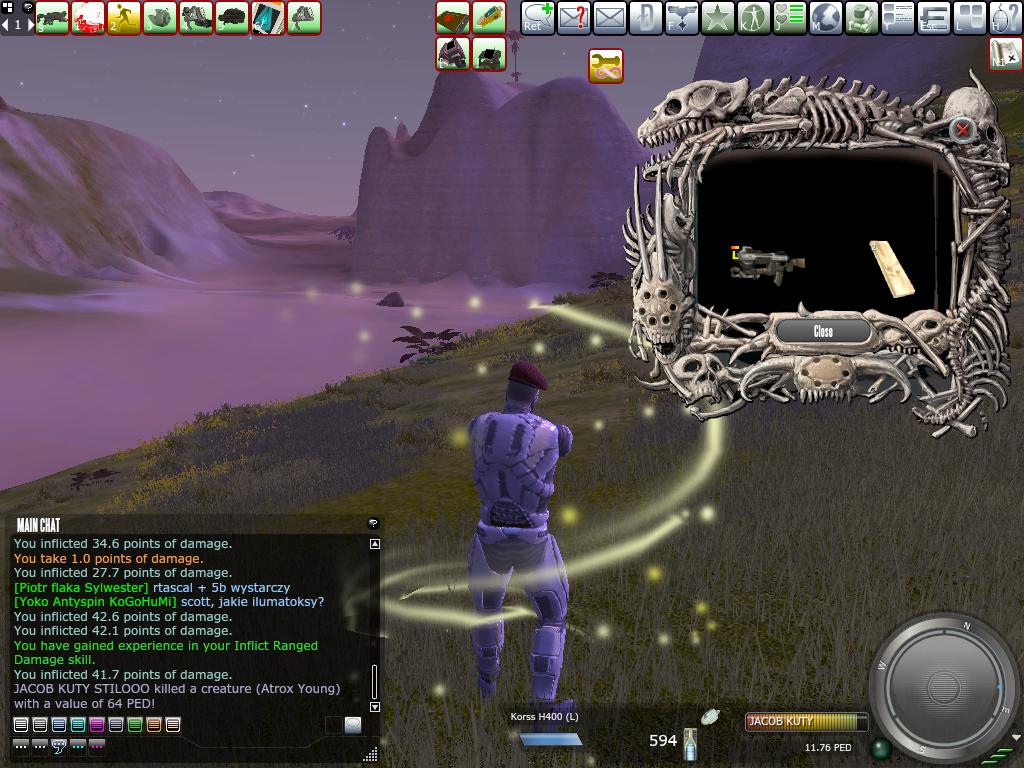The height and width of the screenshot is (768, 1024).
Task: Open the mouse help button in the toolbar
Action: [1006, 17]
